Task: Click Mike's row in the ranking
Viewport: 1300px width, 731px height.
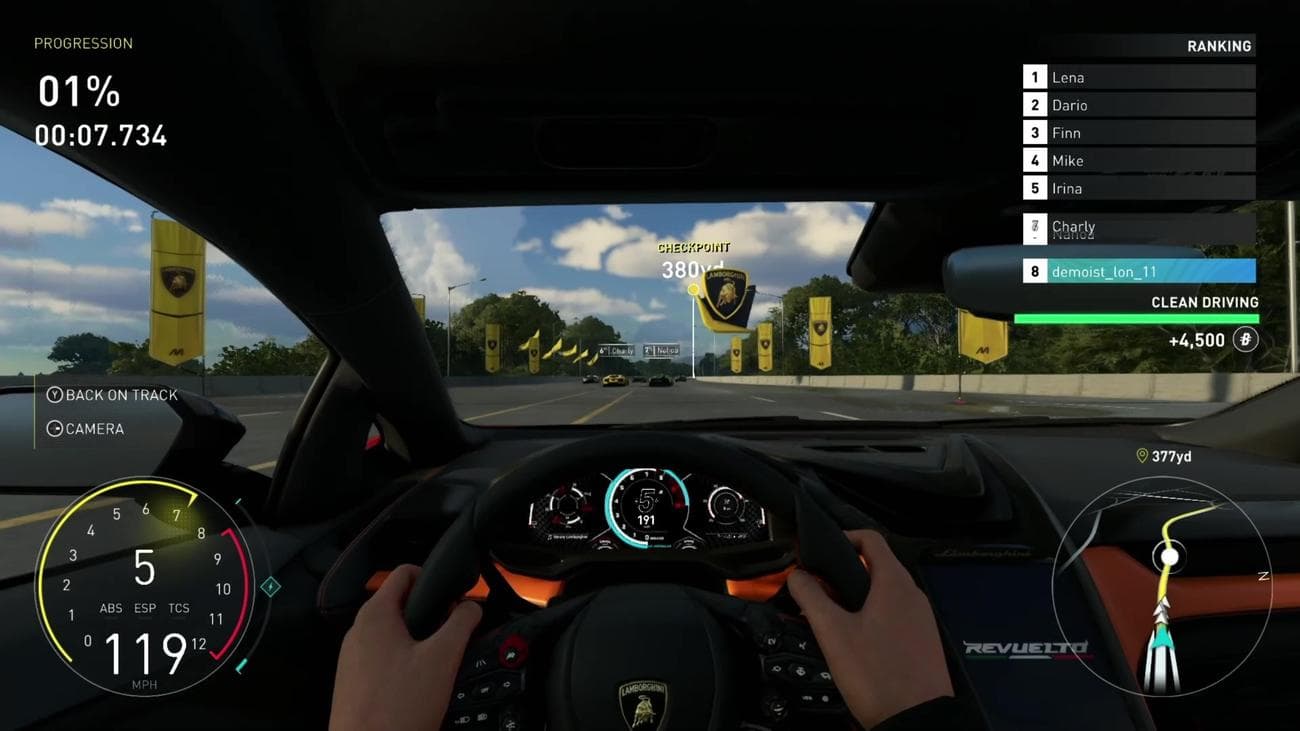Action: 1138,160
